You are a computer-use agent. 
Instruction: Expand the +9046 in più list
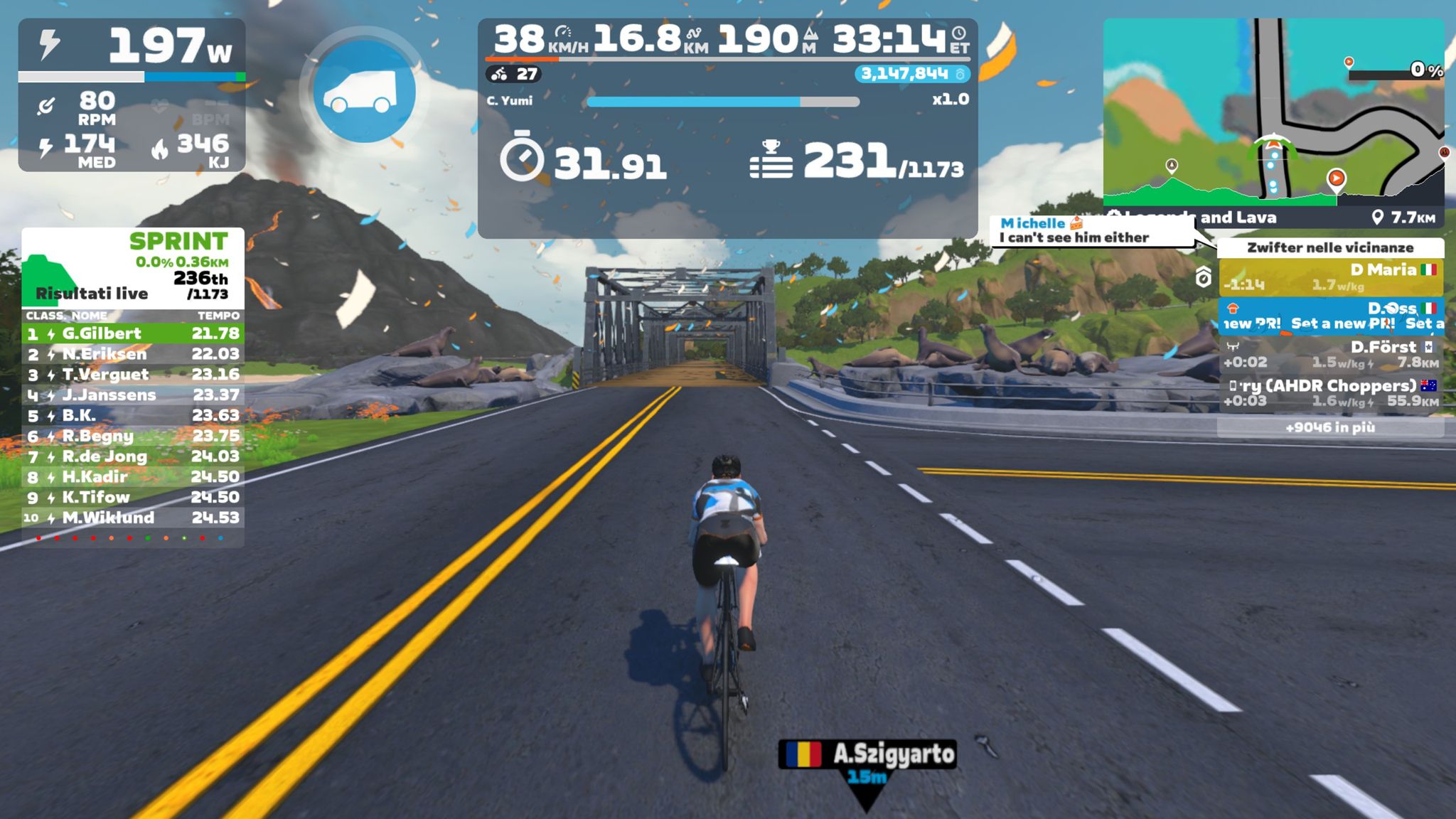1330,427
